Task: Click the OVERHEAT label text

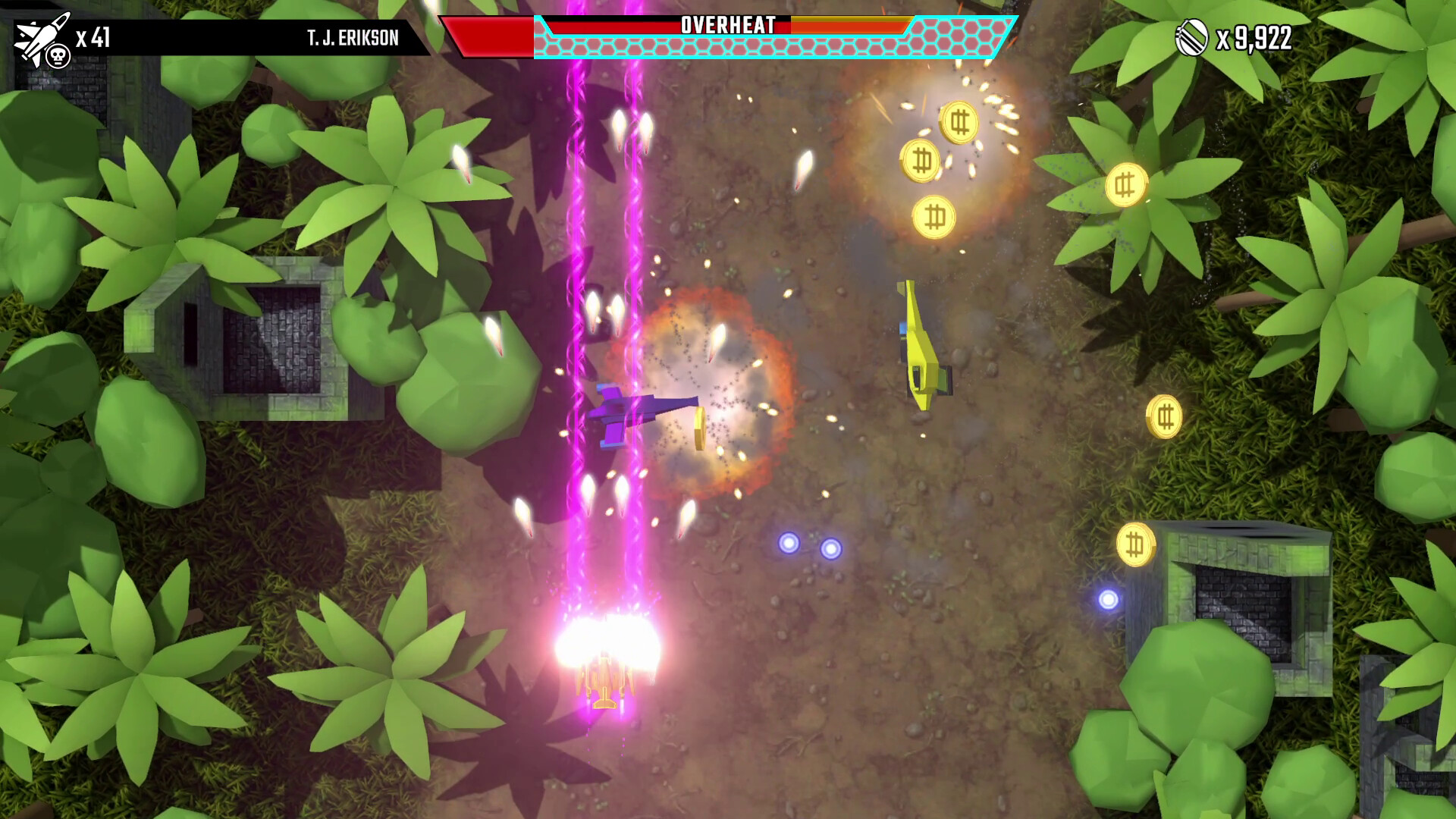Action: click(726, 24)
